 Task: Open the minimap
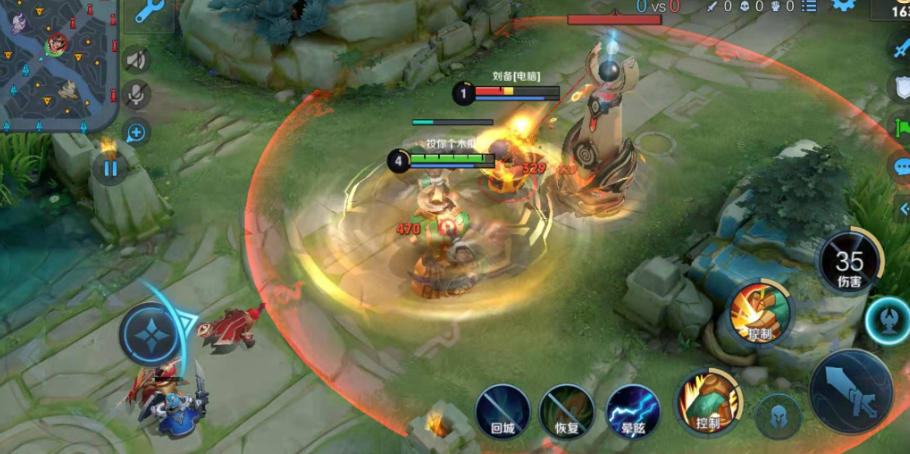coord(58,64)
